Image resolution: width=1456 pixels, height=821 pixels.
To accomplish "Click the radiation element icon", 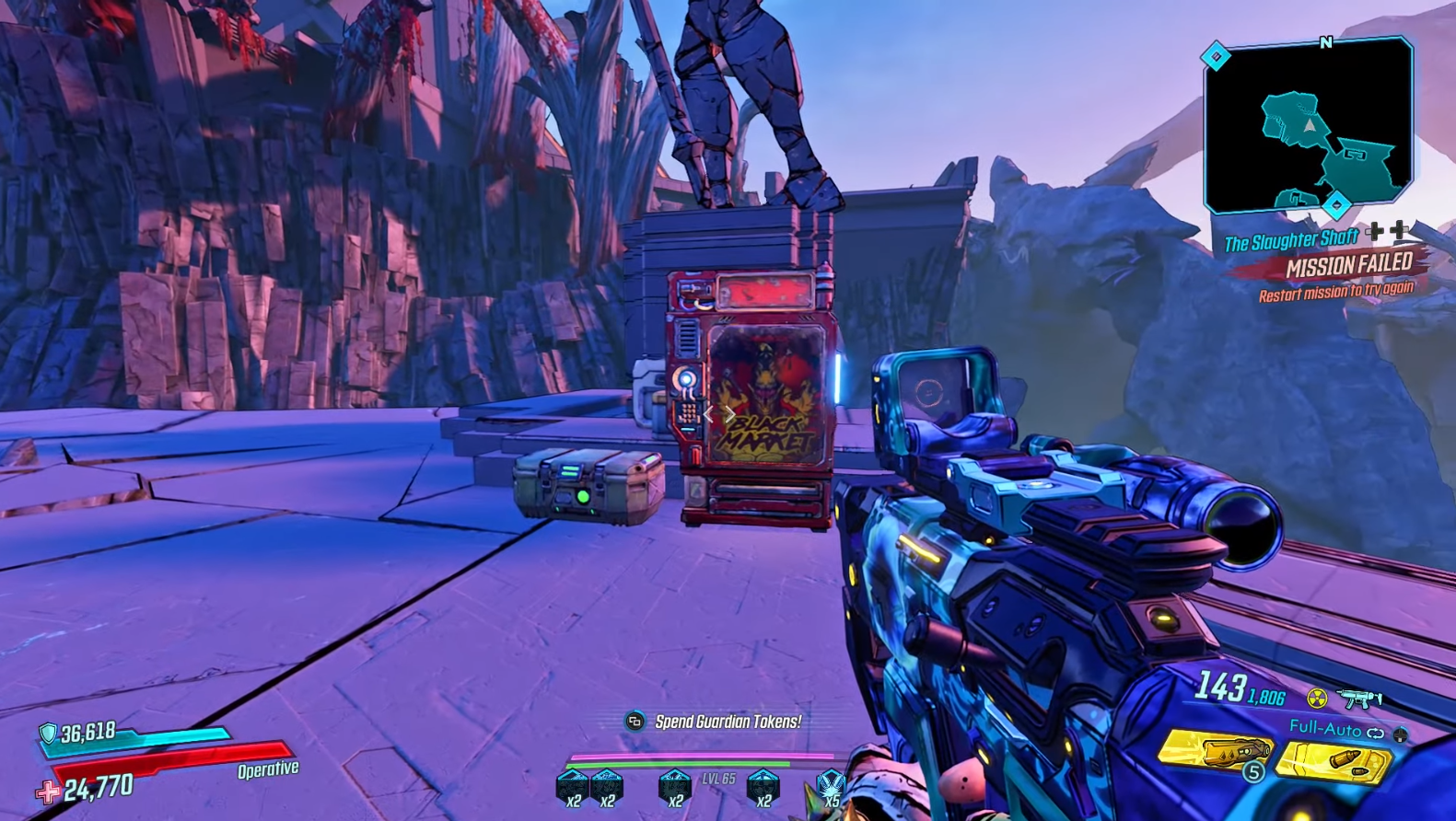I will [1318, 699].
